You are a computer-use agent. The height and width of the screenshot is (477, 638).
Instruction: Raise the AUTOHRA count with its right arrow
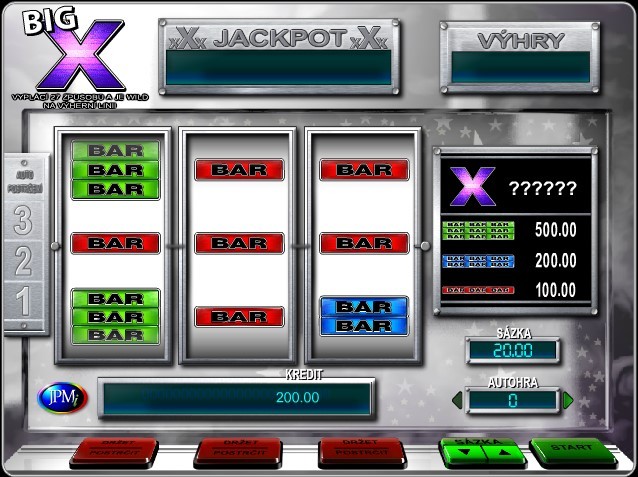(x=568, y=401)
